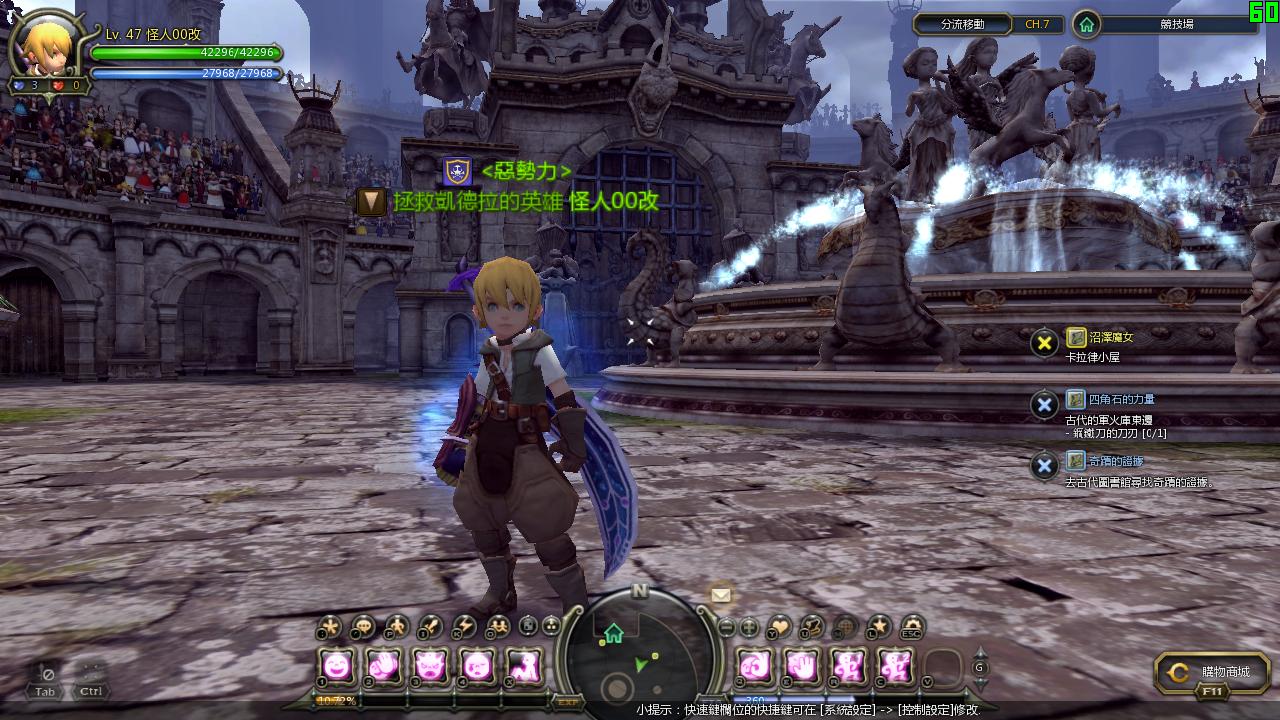Open the mail envelope notification
Image resolution: width=1280 pixels, height=720 pixels.
tap(721, 595)
